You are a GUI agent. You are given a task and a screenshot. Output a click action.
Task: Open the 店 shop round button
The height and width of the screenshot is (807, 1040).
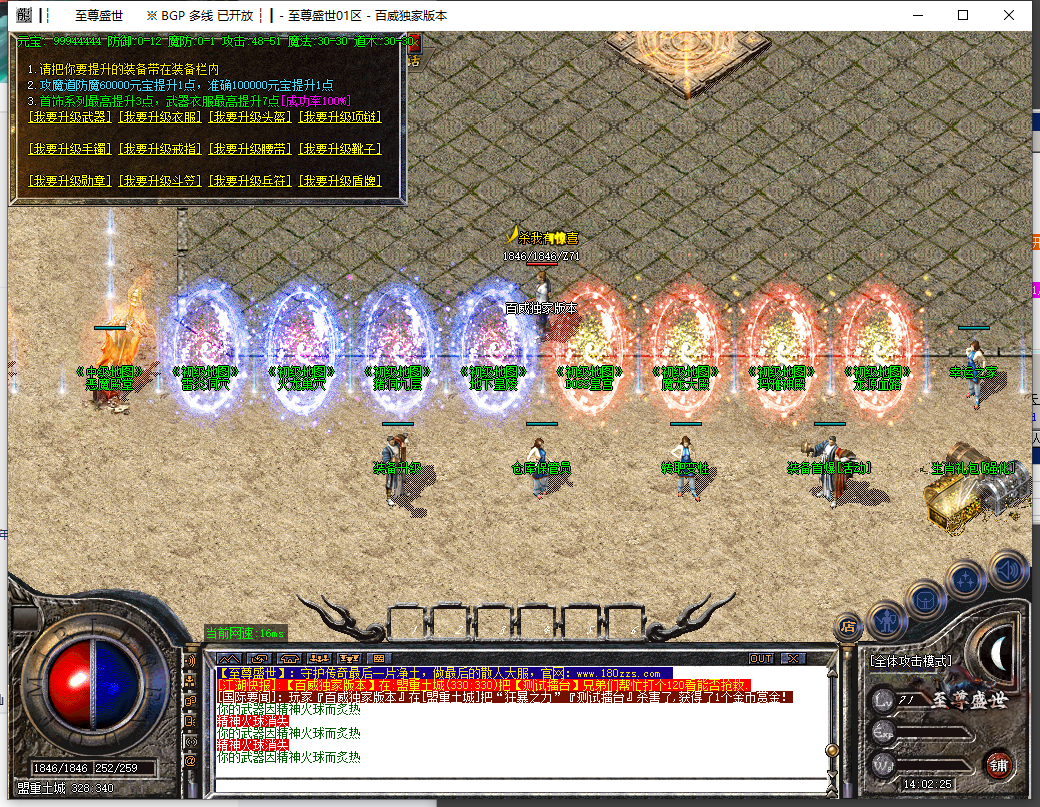click(847, 627)
